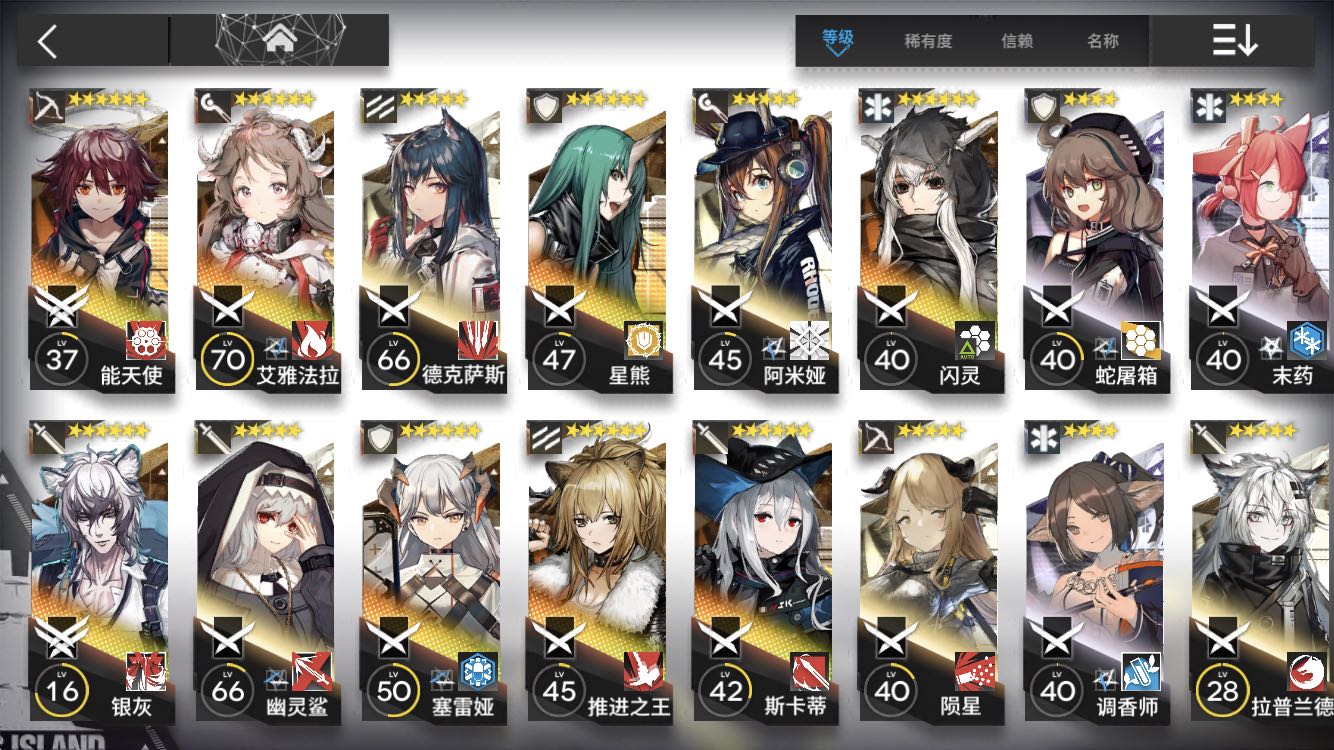
Task: Sort operators by 信赖 (trust)
Action: [x=1017, y=41]
